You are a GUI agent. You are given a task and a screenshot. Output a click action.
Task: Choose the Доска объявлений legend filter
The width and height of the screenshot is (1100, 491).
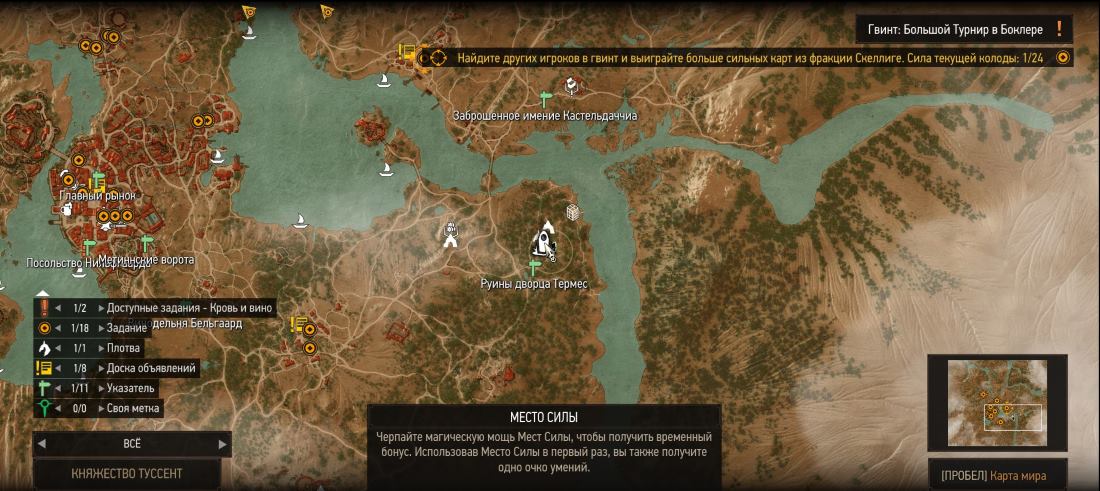pos(151,368)
